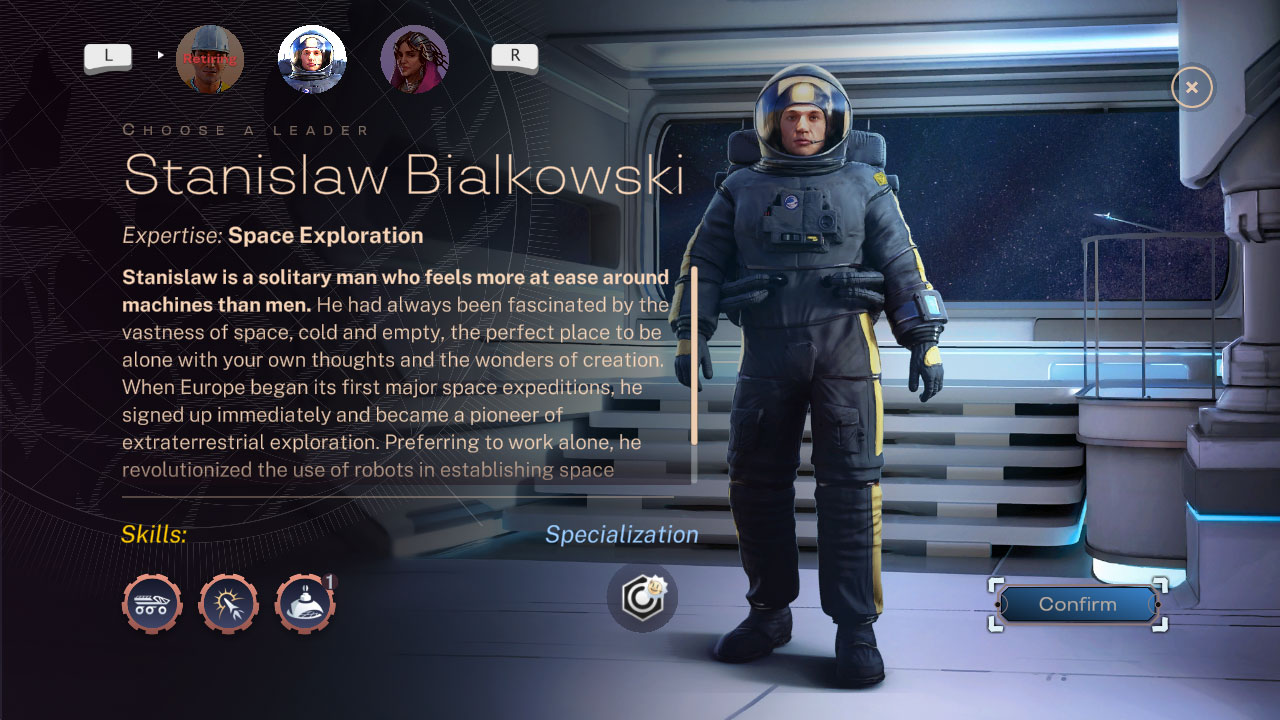The width and height of the screenshot is (1280, 720).
Task: Confirm Stanislaw Bialkowski as leader
Action: coord(1077,604)
